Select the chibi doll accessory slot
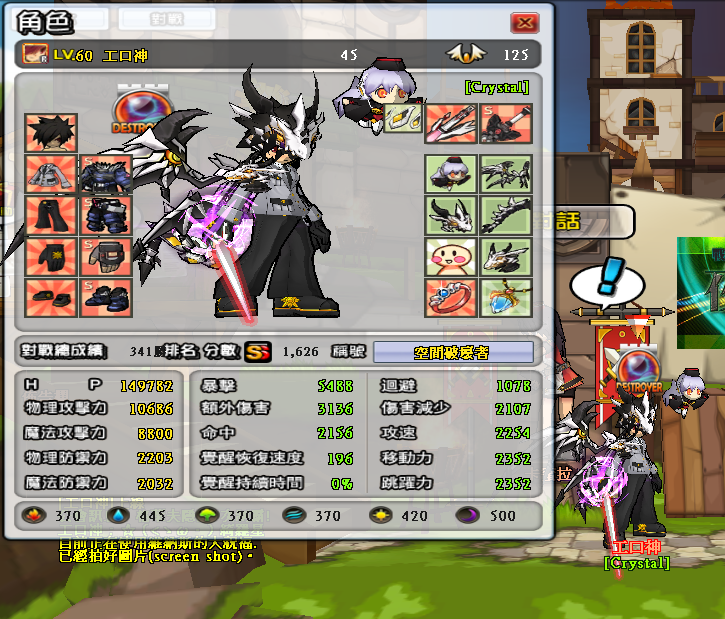This screenshot has height=619, width=725. pos(450,174)
